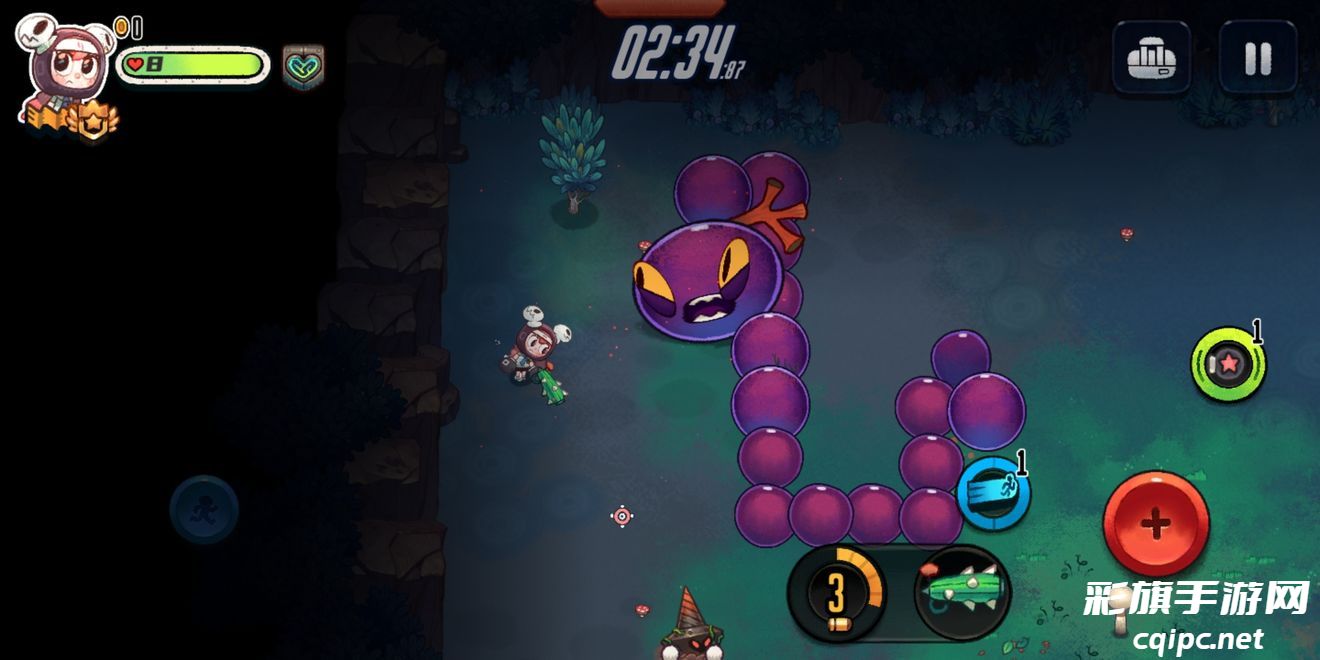Image resolution: width=1320 pixels, height=660 pixels.
Task: Tap the red attack button
Action: (x=1155, y=524)
